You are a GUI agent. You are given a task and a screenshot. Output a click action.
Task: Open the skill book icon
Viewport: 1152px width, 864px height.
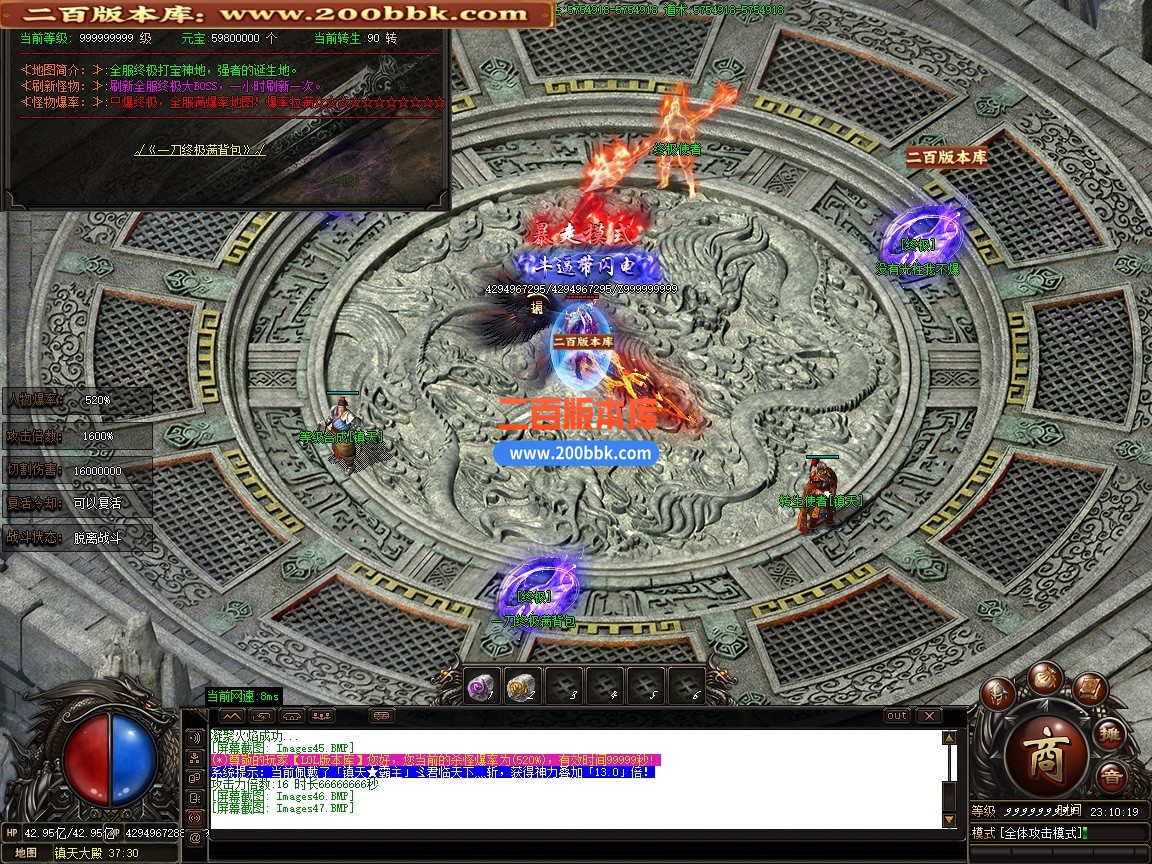tap(1092, 690)
